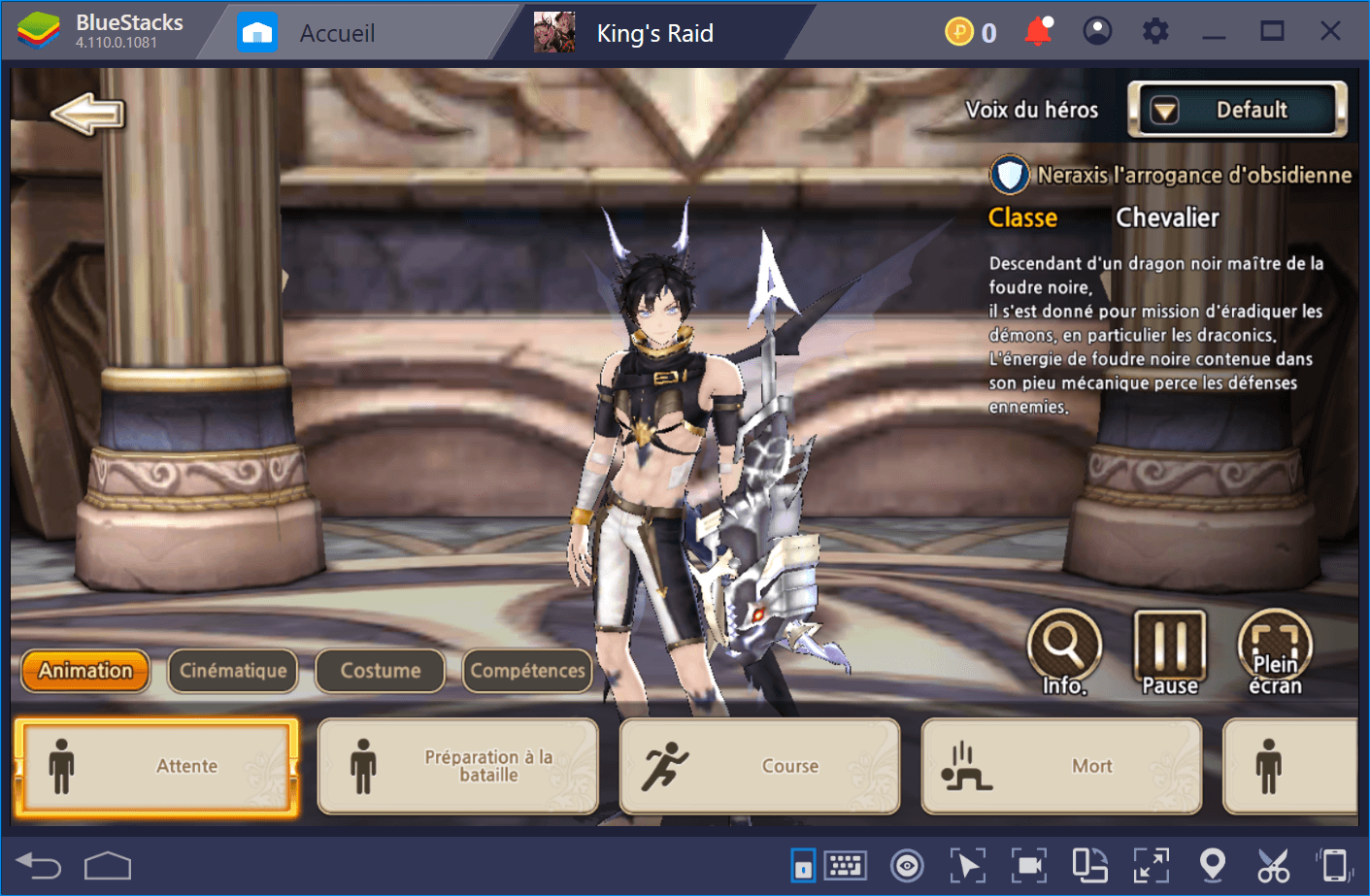Go back using the arrow button

(x=88, y=115)
